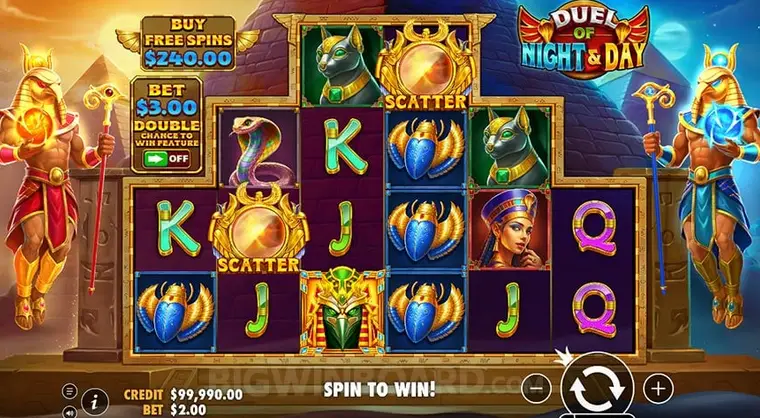Toggle the Double Chance to Win feature

168,157
